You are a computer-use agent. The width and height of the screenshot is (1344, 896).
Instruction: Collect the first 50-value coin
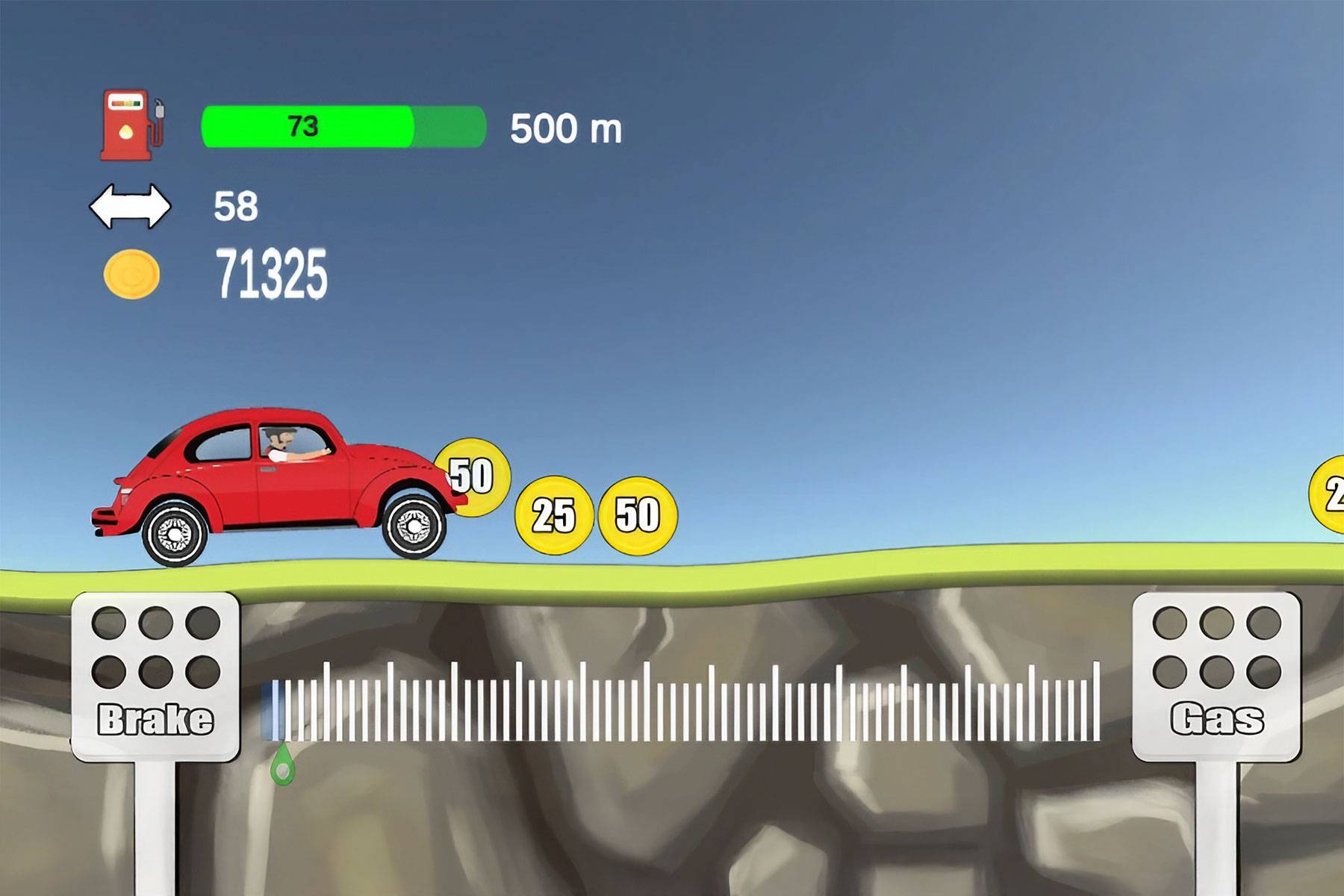pyautogui.click(x=472, y=478)
